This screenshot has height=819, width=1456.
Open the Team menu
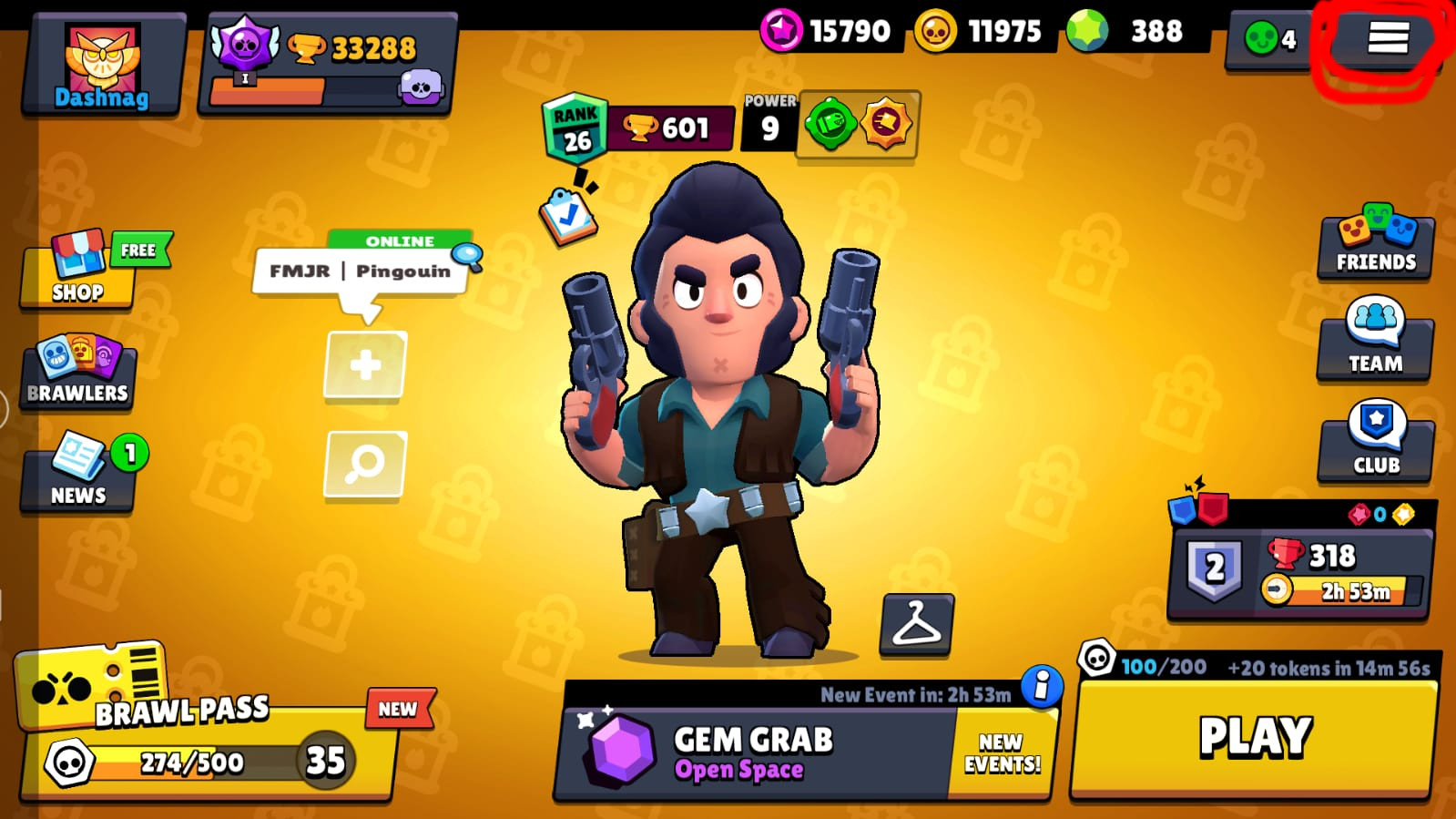click(1376, 339)
